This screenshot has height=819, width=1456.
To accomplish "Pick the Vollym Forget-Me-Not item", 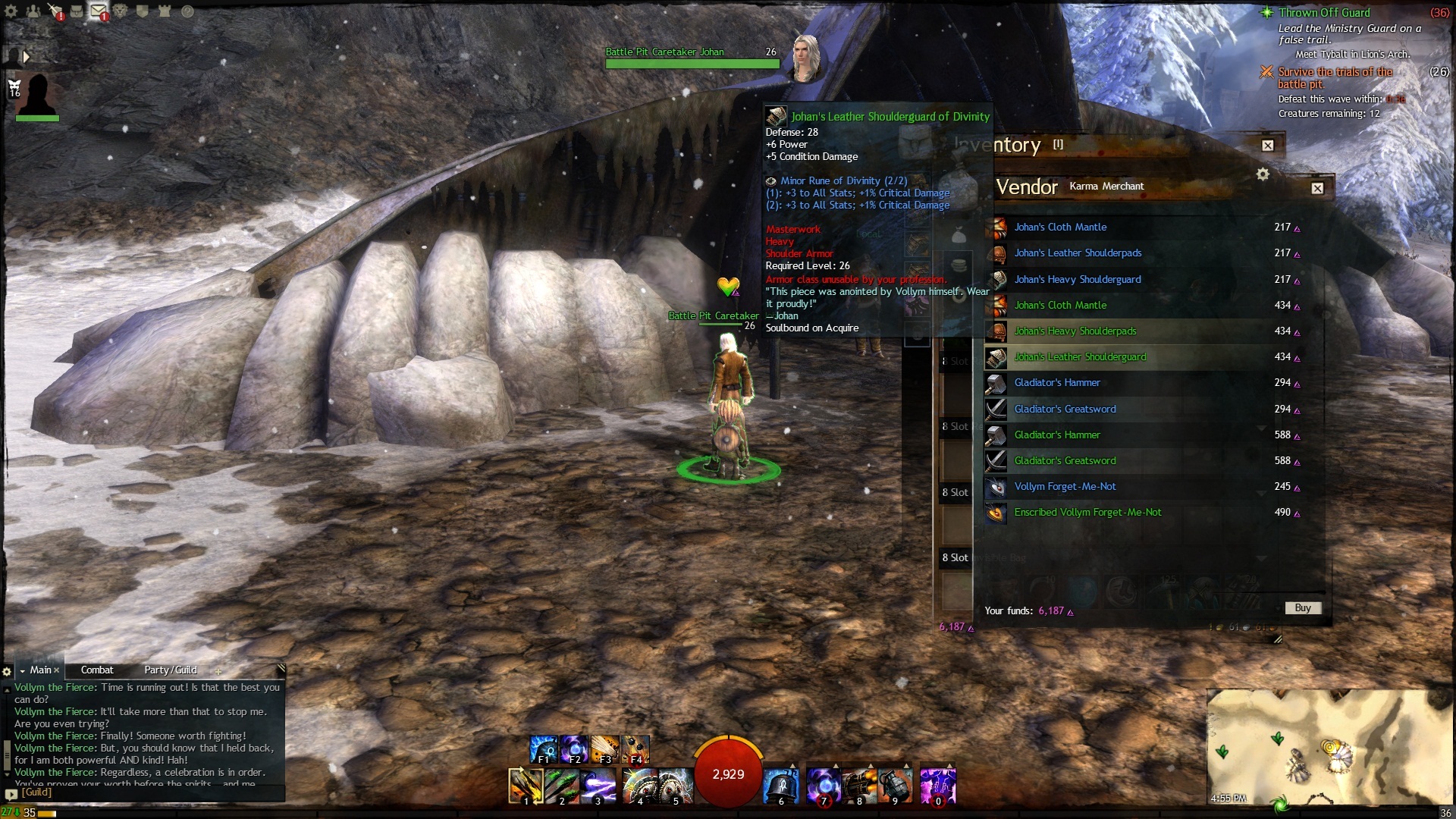I will coord(1065,487).
